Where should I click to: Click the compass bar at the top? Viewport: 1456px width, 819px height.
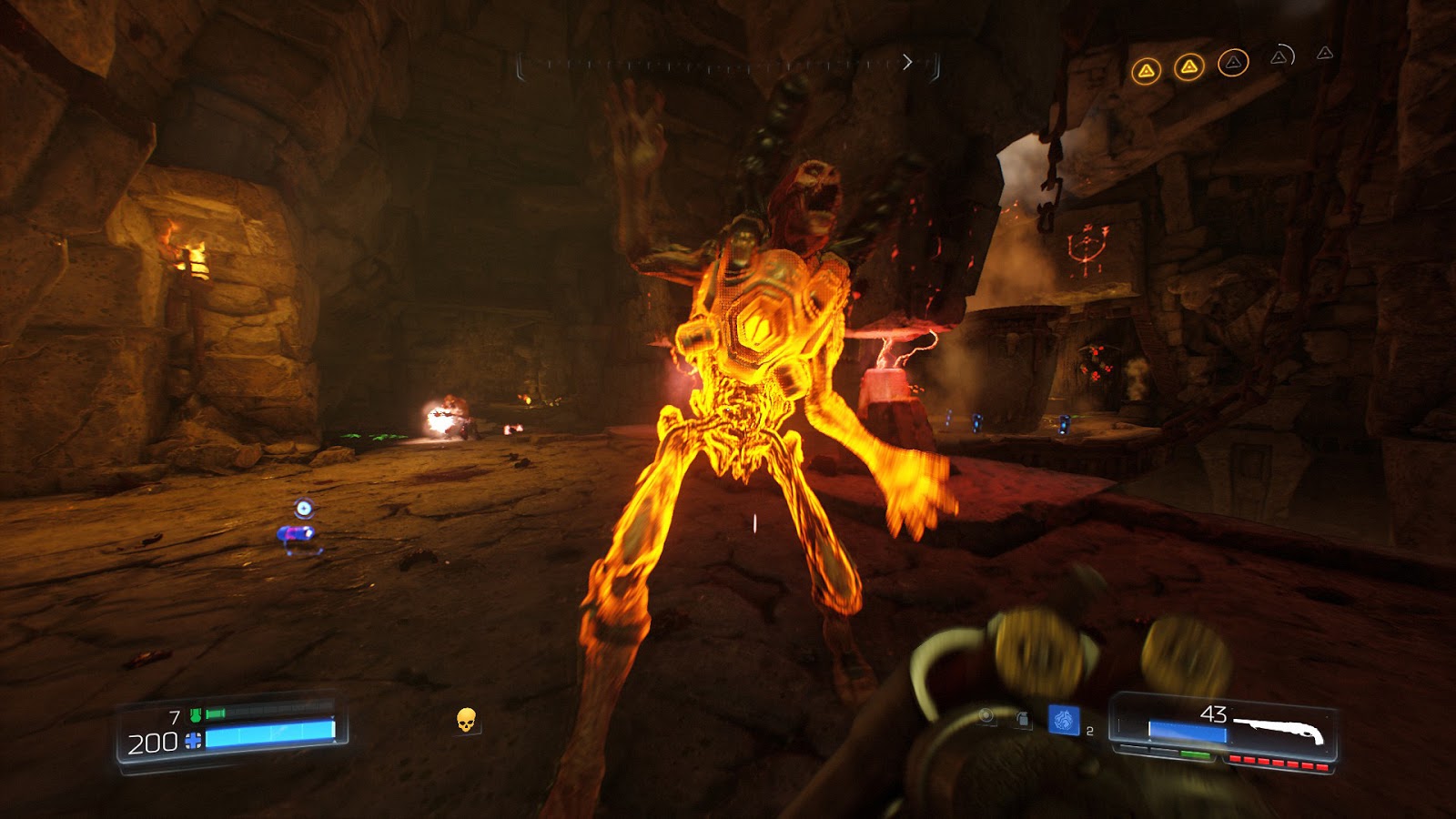pos(728,64)
